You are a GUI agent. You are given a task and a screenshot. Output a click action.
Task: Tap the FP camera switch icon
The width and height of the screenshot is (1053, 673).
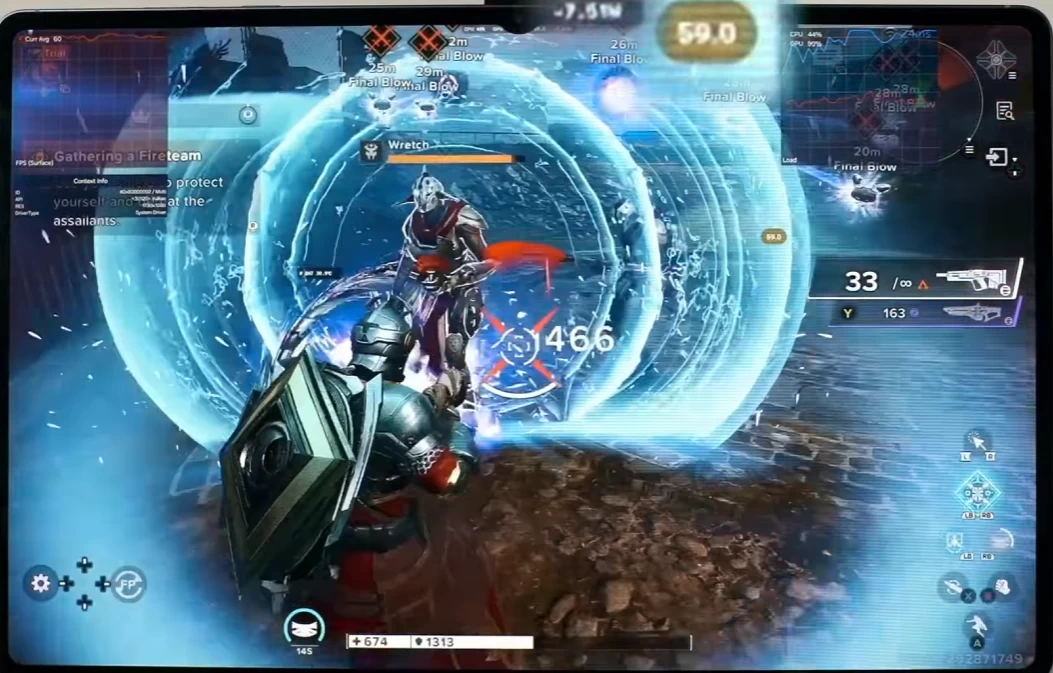pos(129,583)
